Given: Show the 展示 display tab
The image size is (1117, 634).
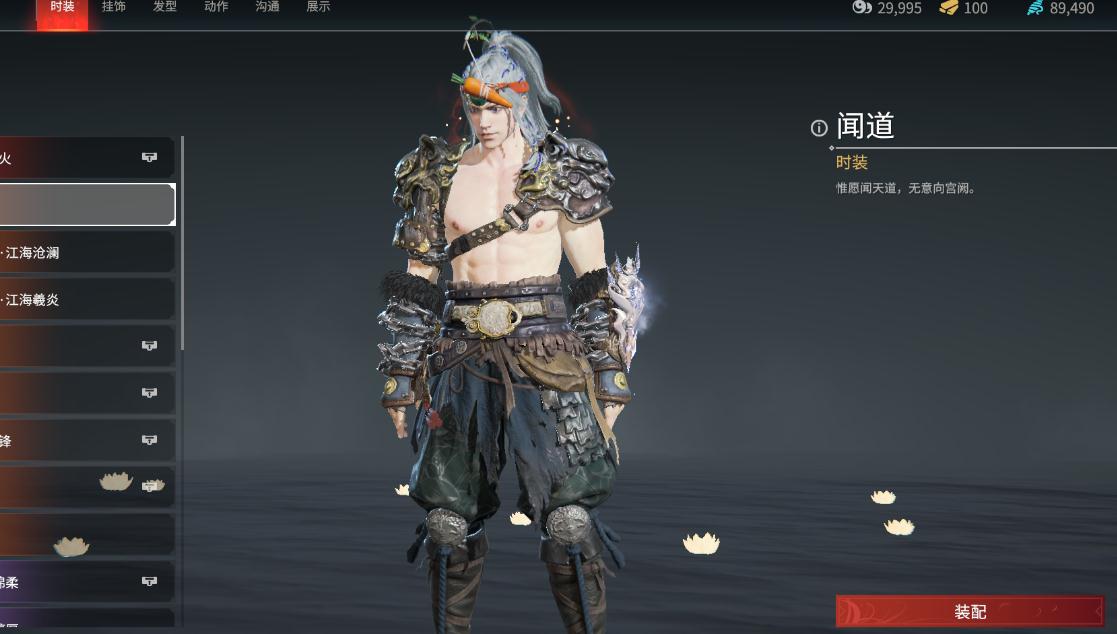Looking at the screenshot, I should 318,7.
